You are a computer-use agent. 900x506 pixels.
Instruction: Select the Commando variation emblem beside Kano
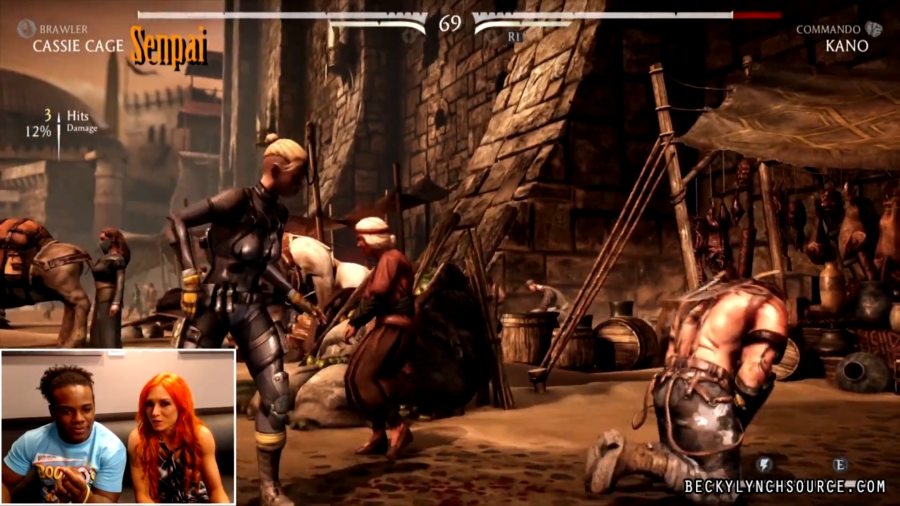pyautogui.click(x=873, y=29)
